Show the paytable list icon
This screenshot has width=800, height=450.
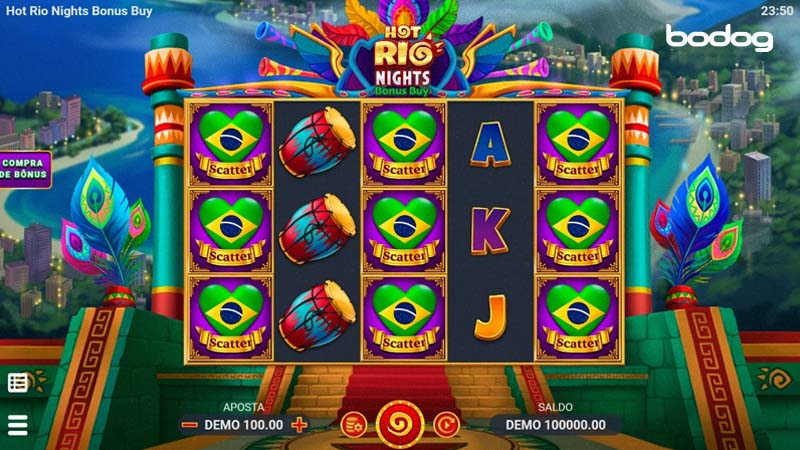[x=18, y=382]
